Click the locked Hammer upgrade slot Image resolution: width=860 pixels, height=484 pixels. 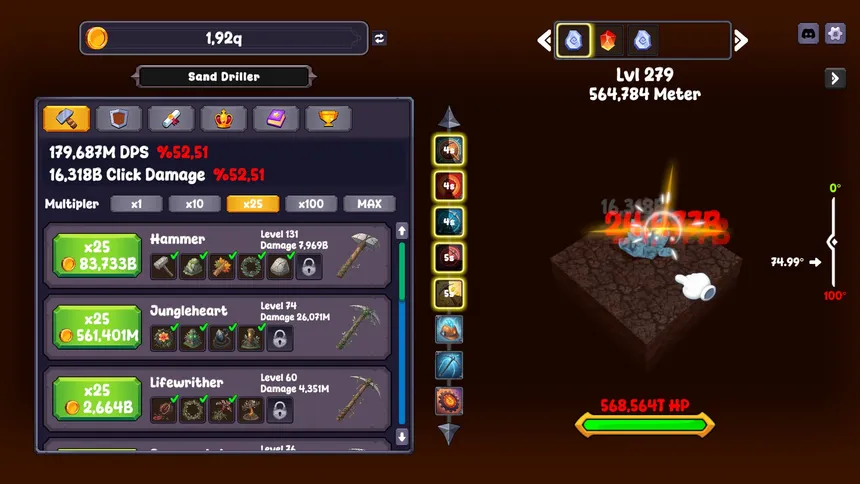click(309, 267)
